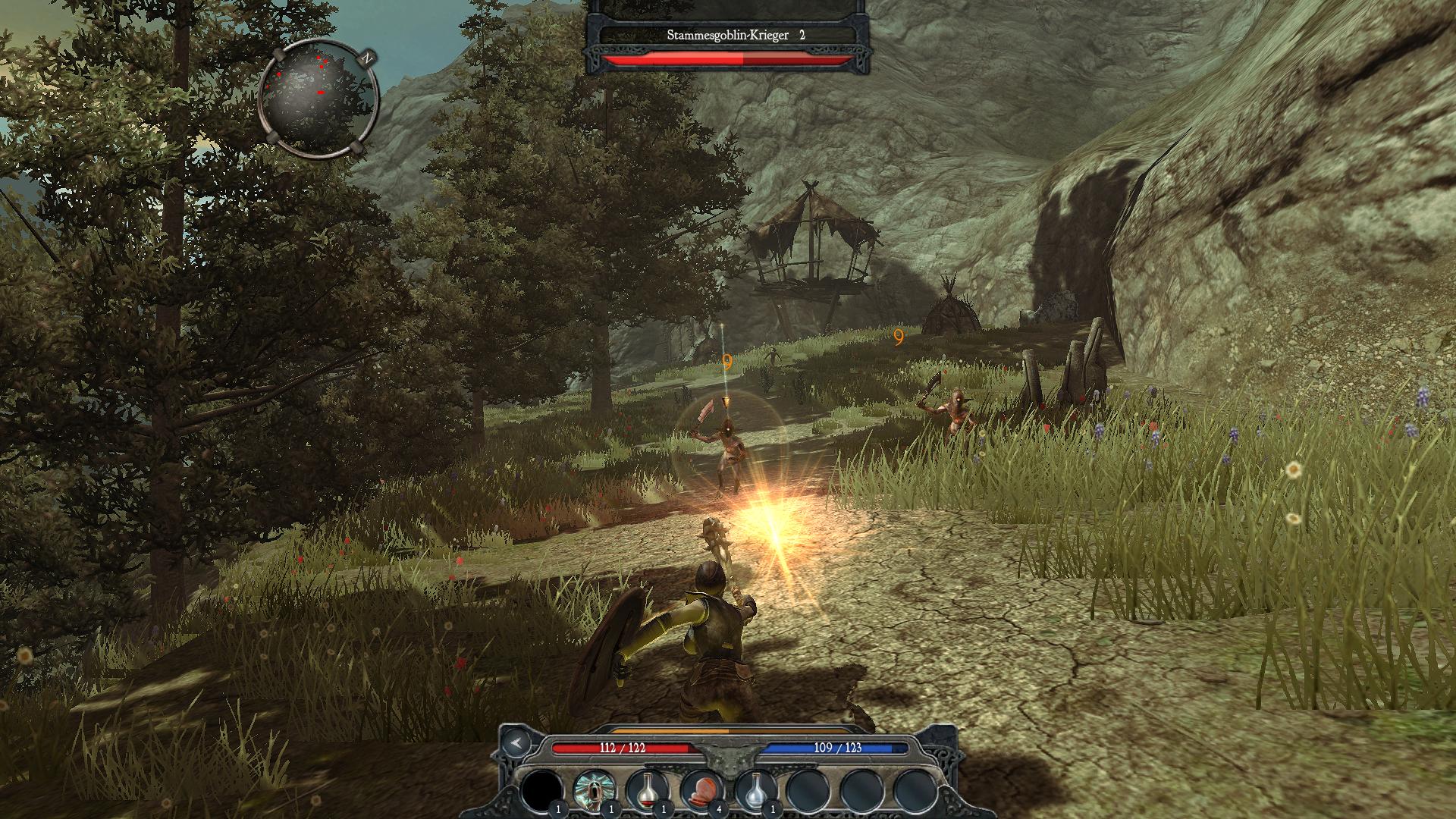Use the pale blue mana potion slot

pyautogui.click(x=755, y=790)
